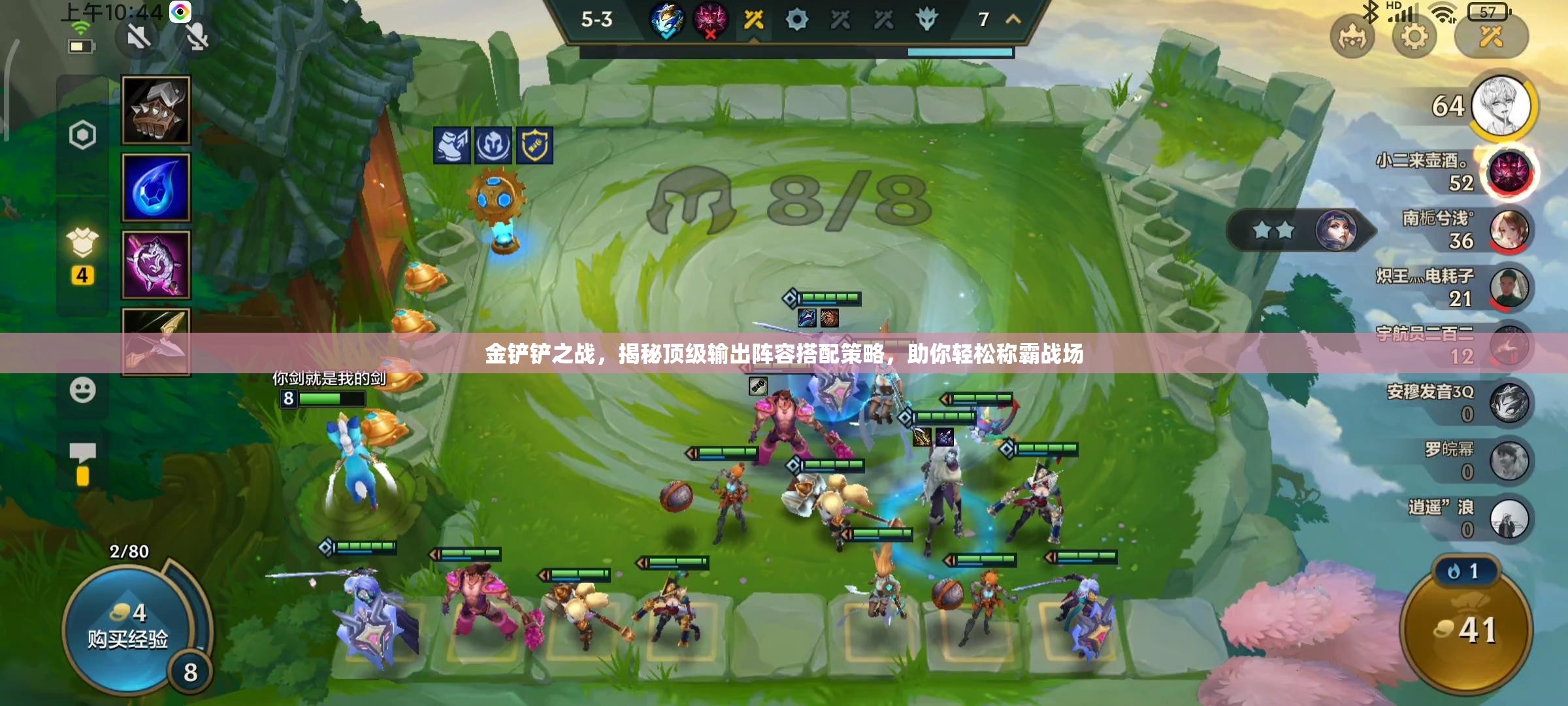1568x706 pixels.
Task: Select the blue teardrop item slot
Action: pos(156,188)
